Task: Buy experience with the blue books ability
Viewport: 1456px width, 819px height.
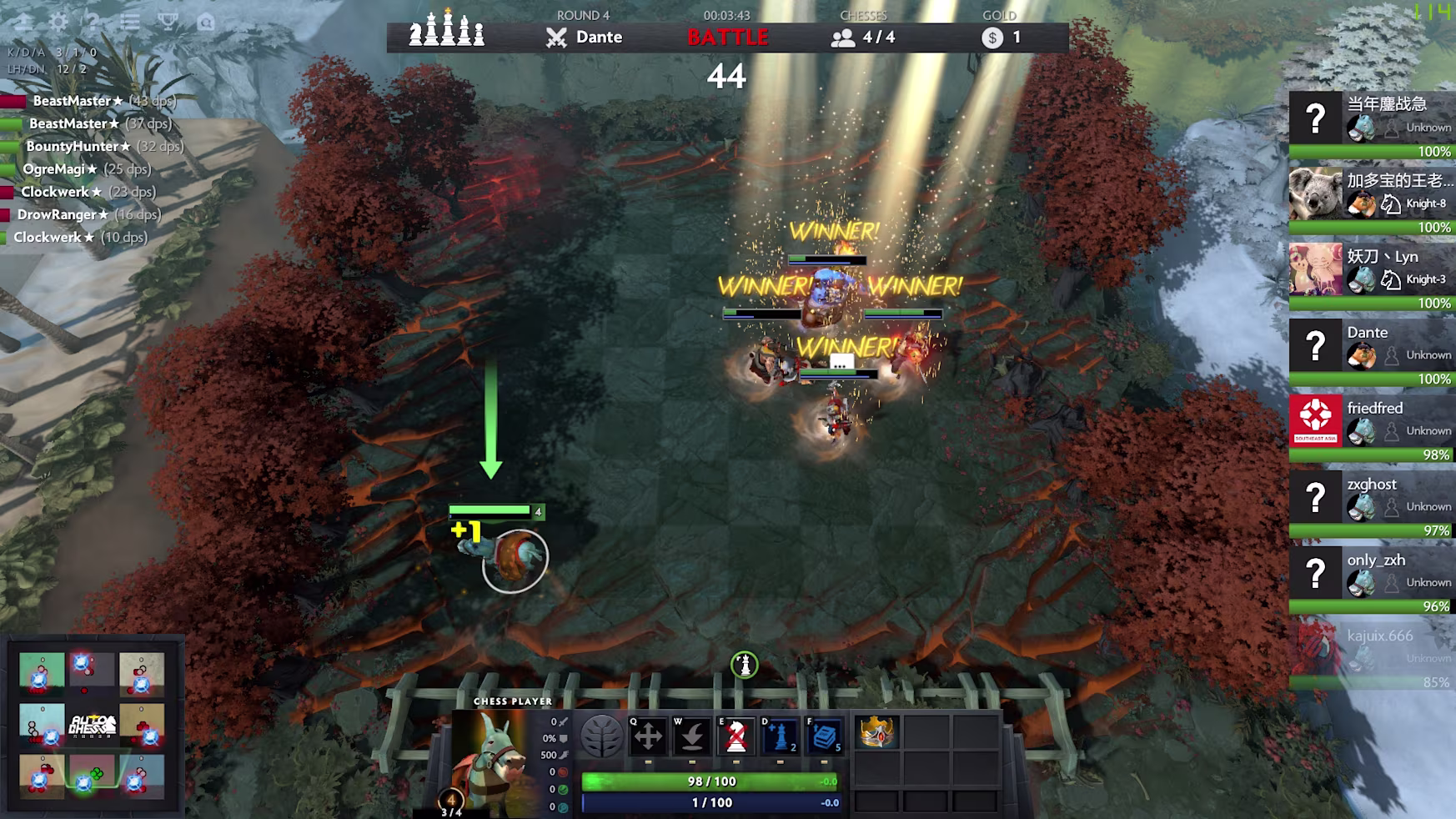Action: [824, 736]
